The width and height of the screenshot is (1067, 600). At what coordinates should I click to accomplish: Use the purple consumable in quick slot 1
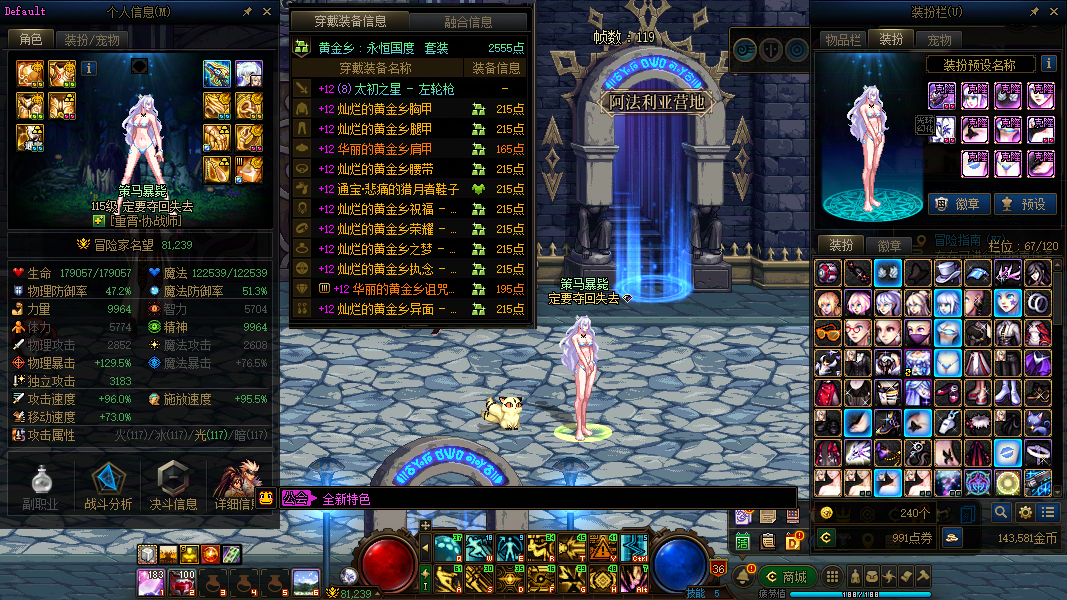click(152, 581)
